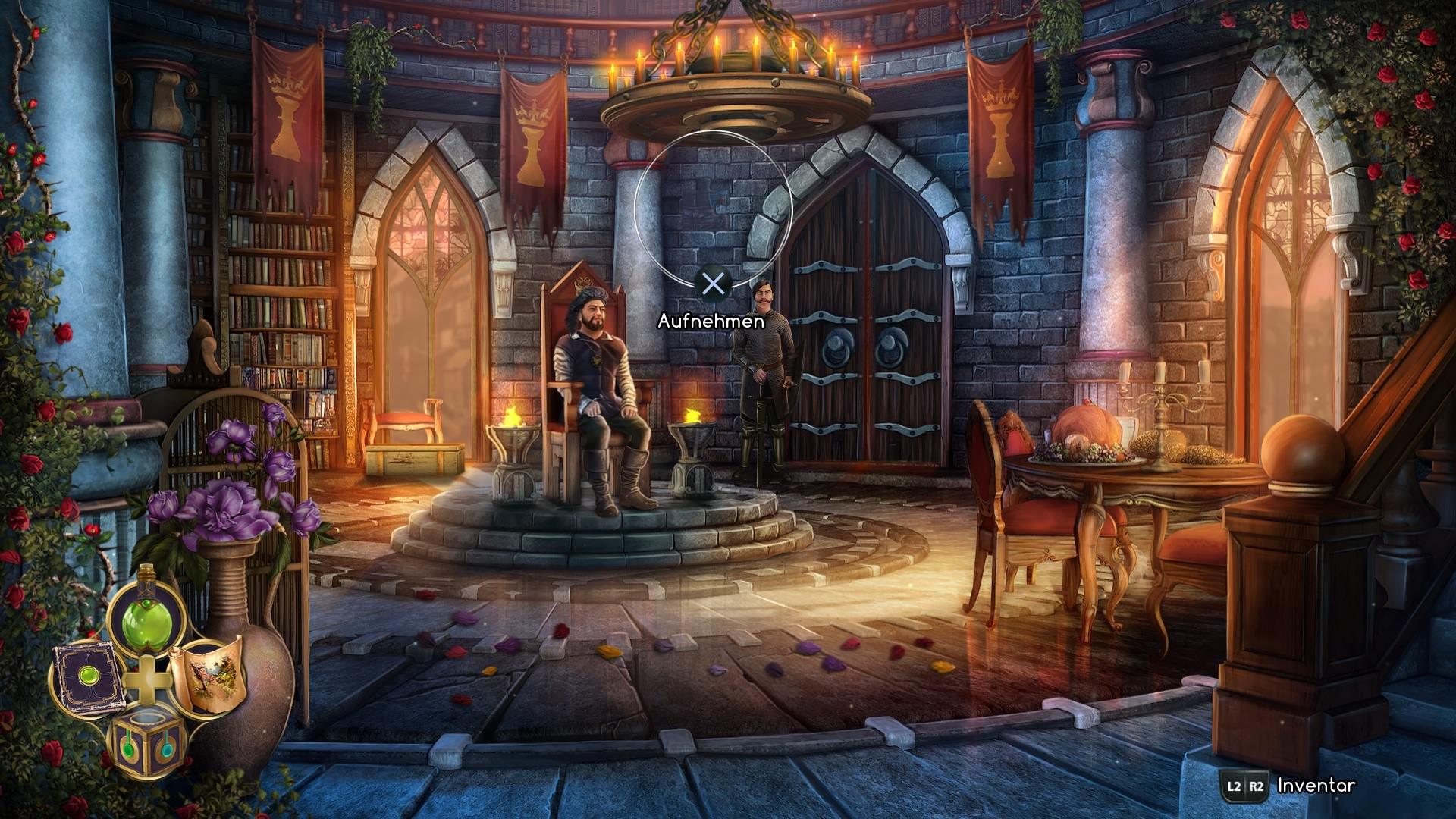Image resolution: width=1456 pixels, height=819 pixels.
Task: Click the Aufnehmen action label
Action: click(x=710, y=322)
